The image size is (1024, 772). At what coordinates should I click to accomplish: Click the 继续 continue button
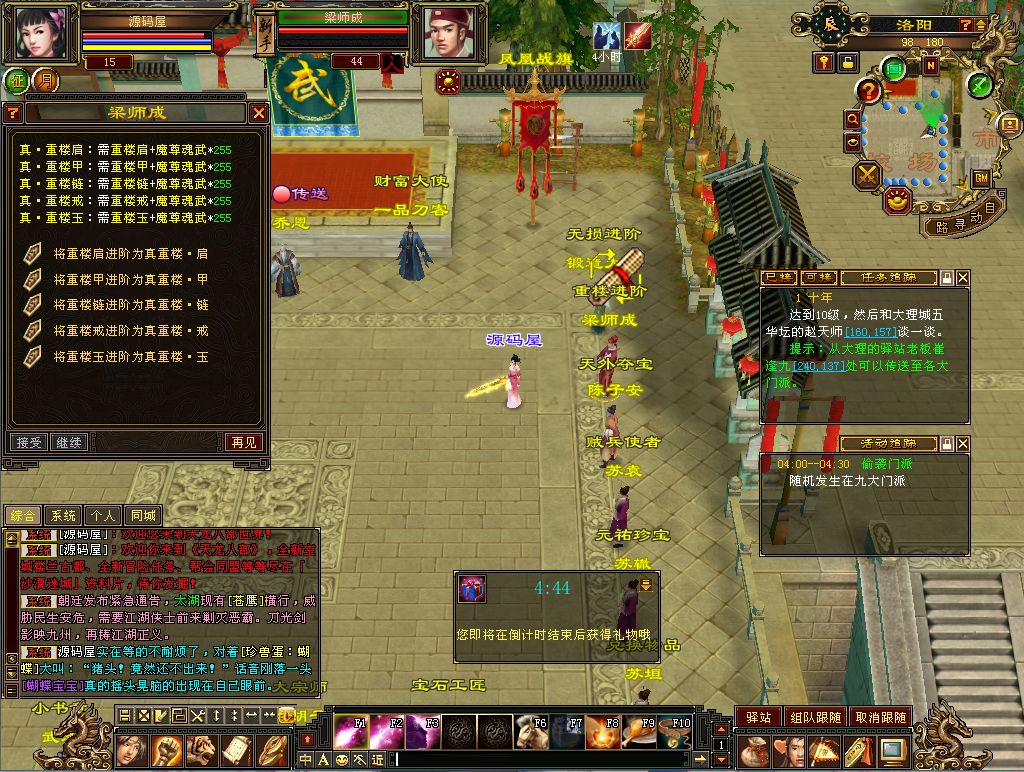pyautogui.click(x=69, y=442)
